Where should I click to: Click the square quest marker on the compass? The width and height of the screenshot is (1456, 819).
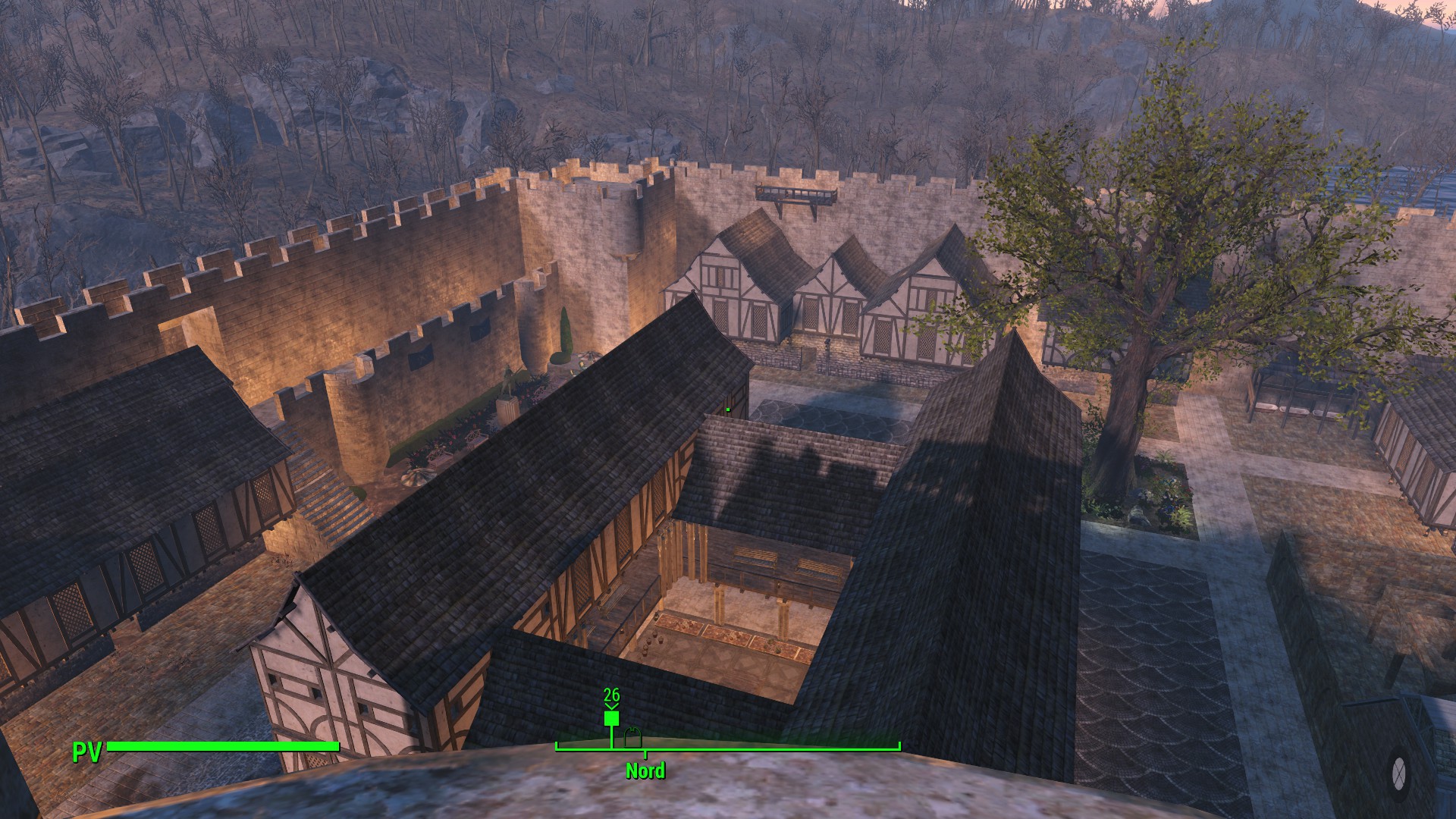(x=611, y=718)
